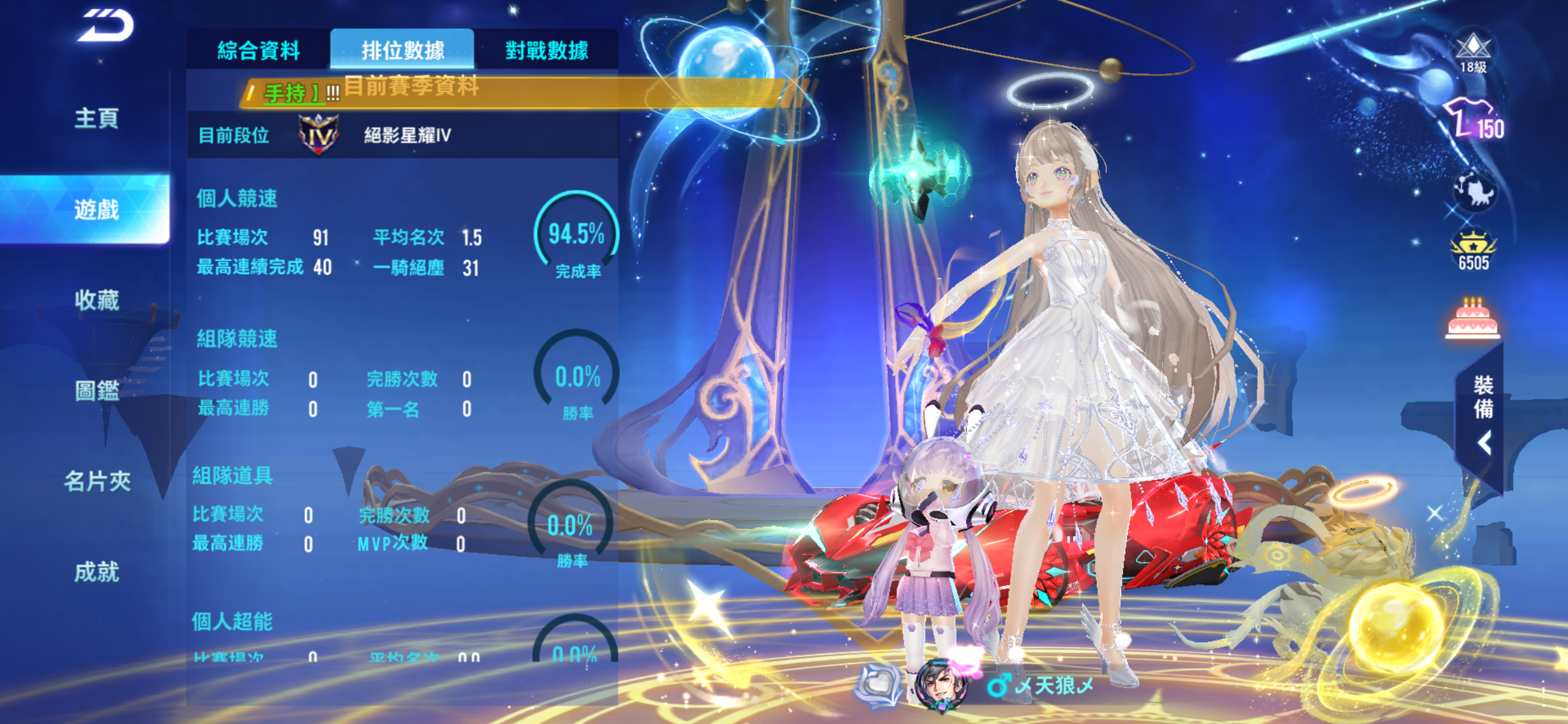The height and width of the screenshot is (724, 1568).
Task: Click the 18級 level badge icon
Action: [x=1473, y=53]
